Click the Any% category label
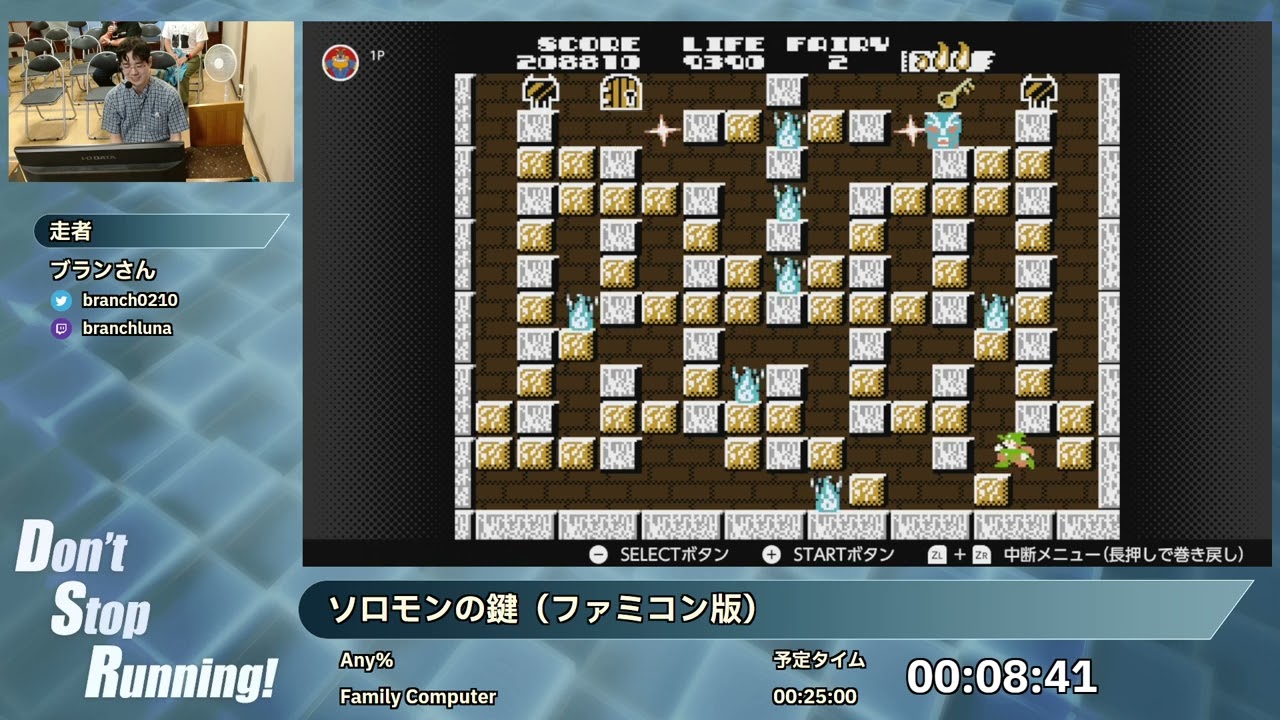 pyautogui.click(x=367, y=660)
